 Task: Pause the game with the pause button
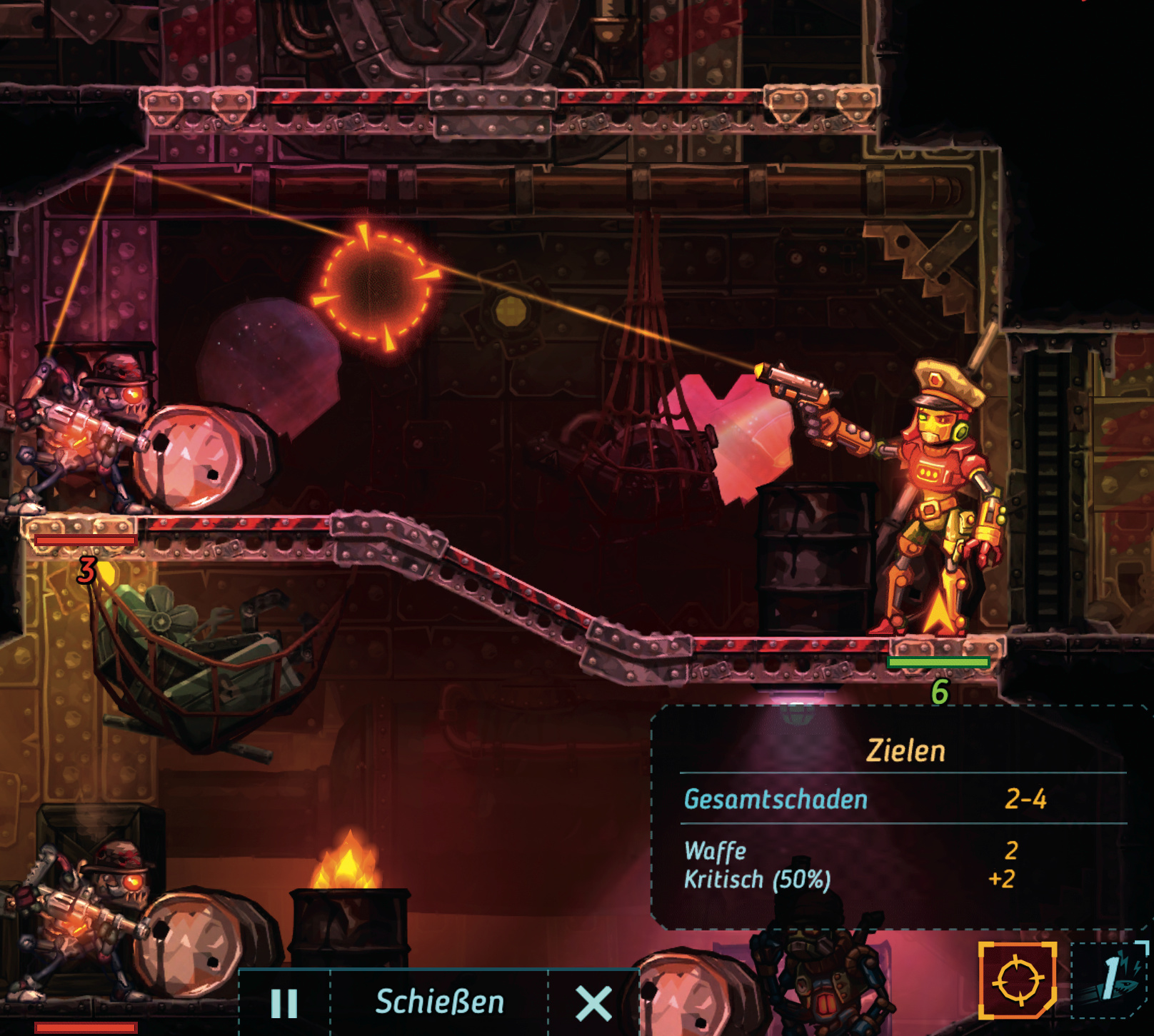pos(284,1002)
